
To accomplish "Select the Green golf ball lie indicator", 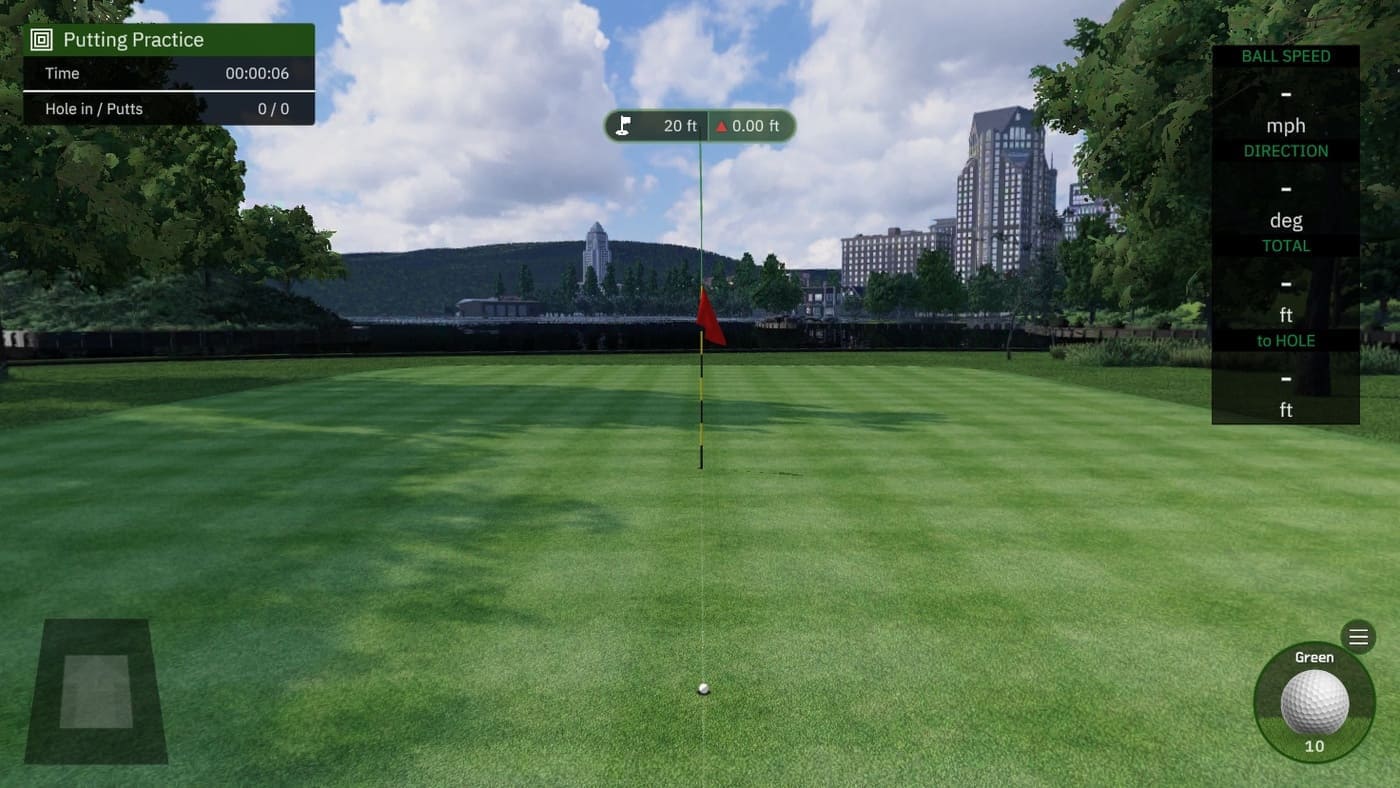I will [1314, 703].
